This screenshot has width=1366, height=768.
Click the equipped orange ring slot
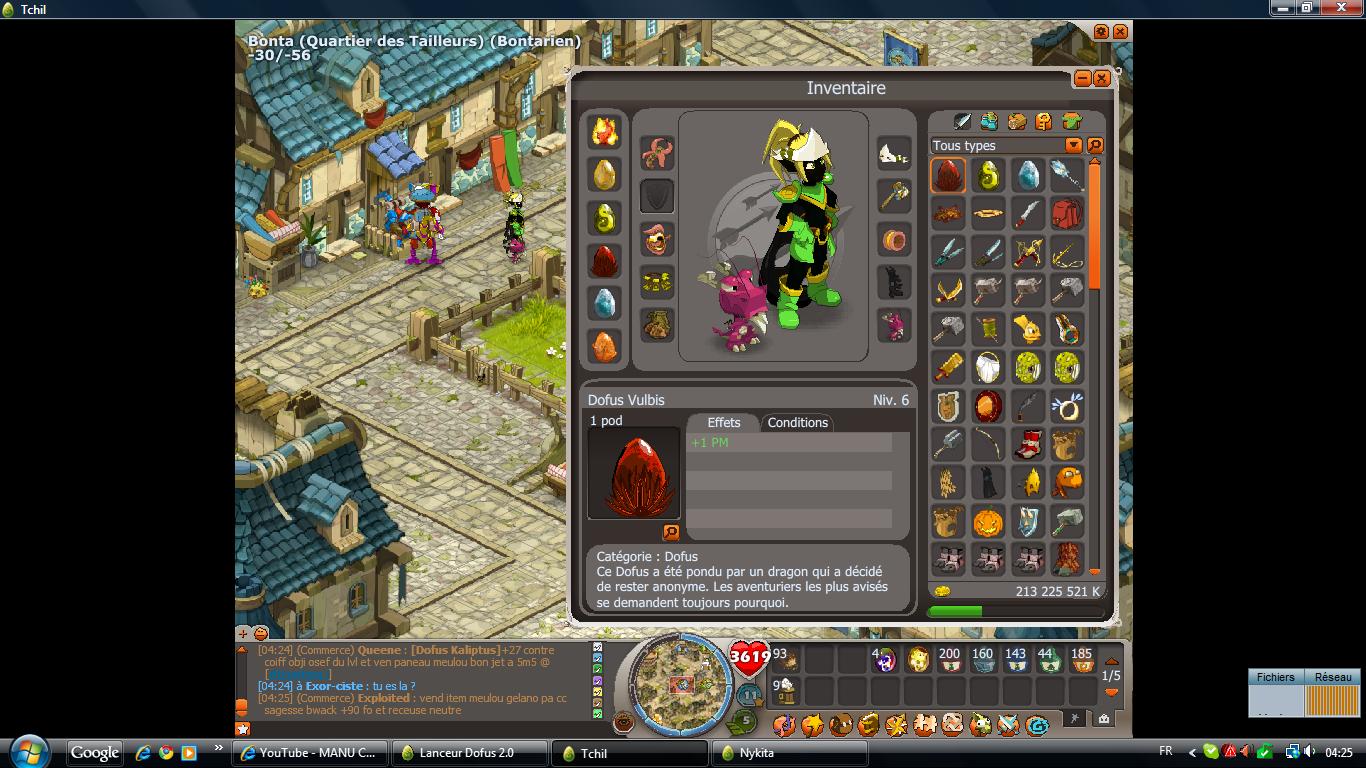[x=894, y=240]
